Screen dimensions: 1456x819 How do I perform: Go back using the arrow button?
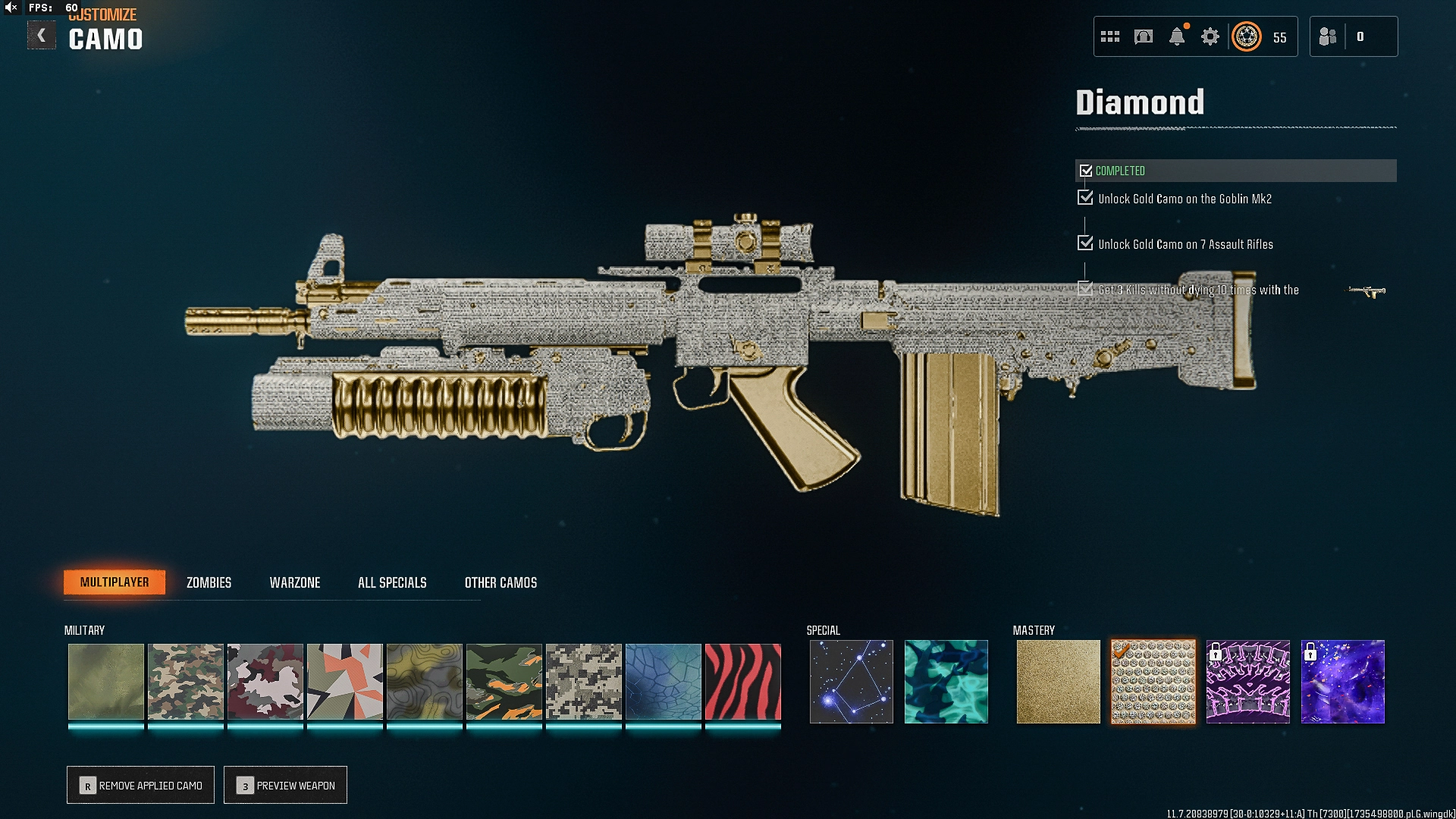(x=42, y=36)
